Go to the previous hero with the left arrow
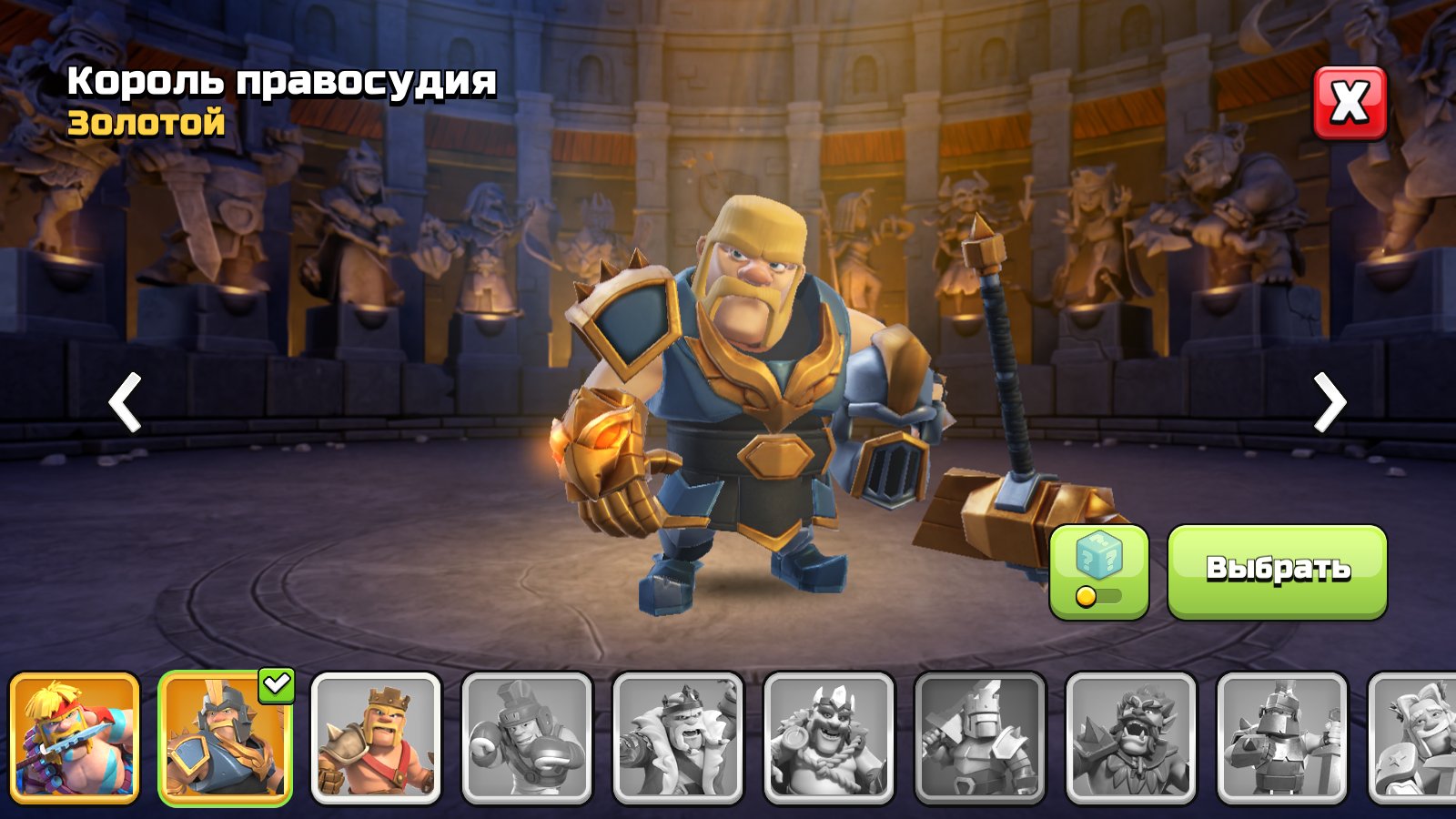Screen dimensions: 1456x819 click(x=123, y=400)
